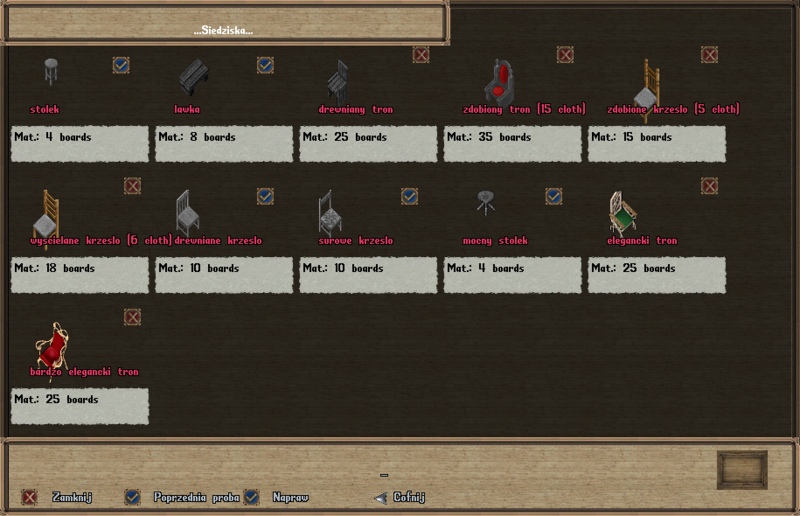Craft the stolek with its checkmark button

point(121,65)
